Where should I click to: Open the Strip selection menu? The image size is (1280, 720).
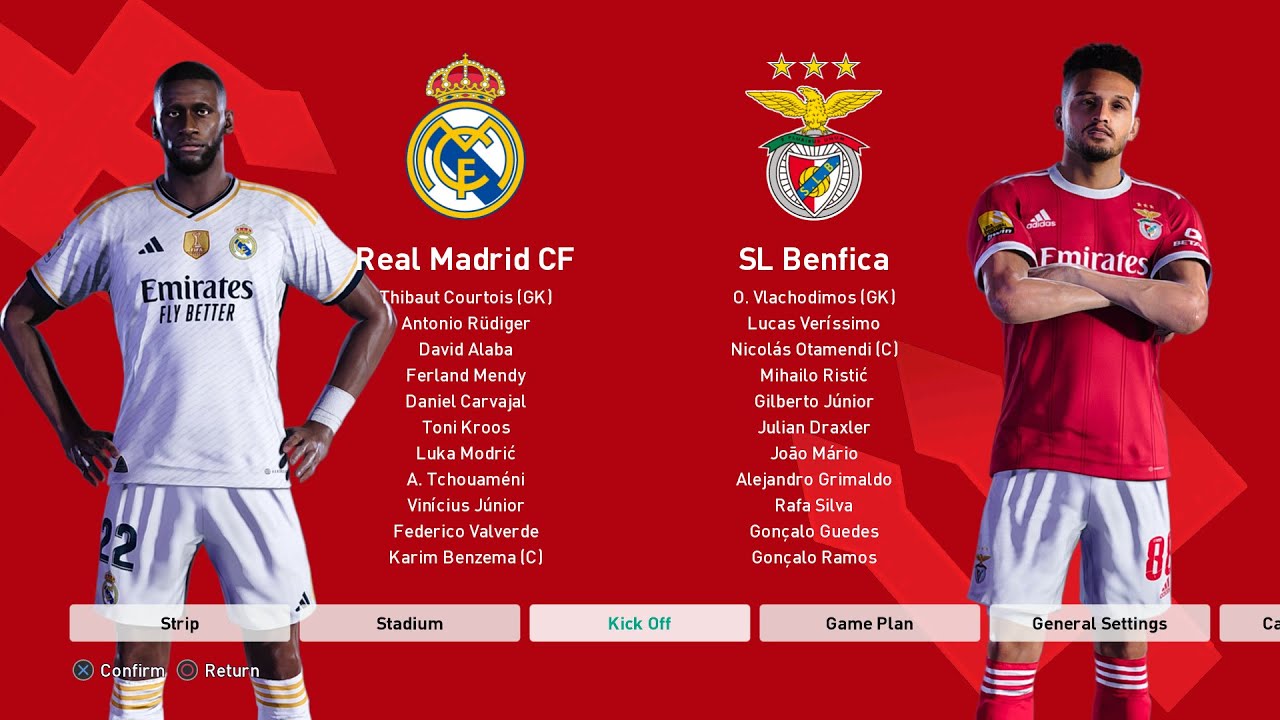pyautogui.click(x=179, y=623)
